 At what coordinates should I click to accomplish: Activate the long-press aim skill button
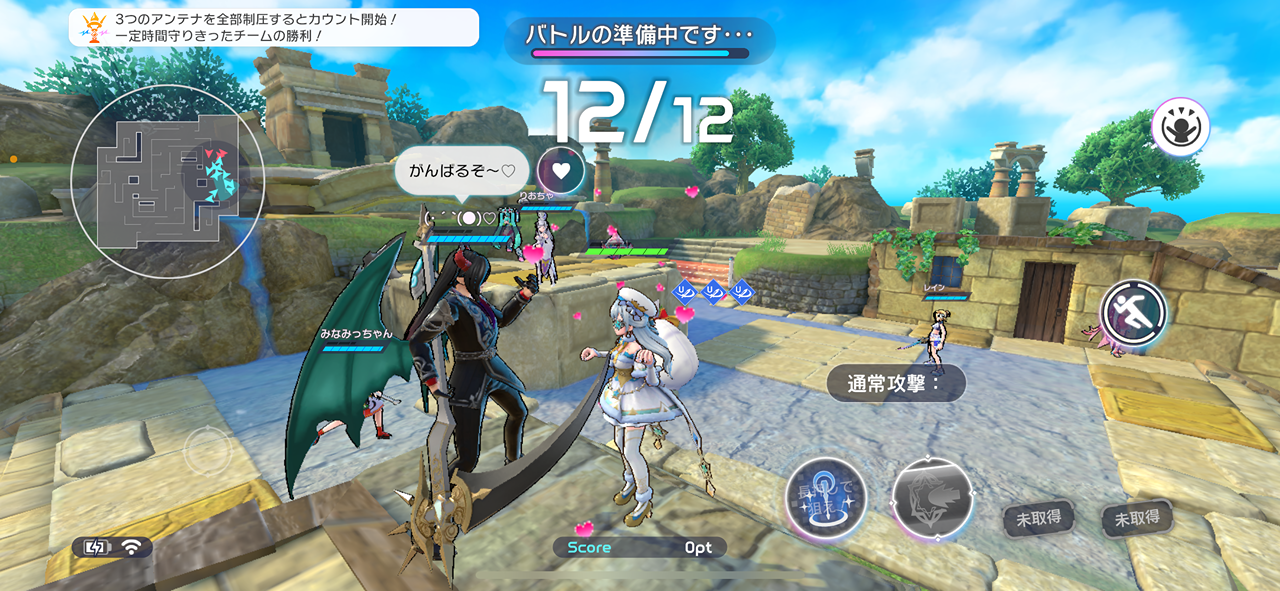[x=825, y=497]
